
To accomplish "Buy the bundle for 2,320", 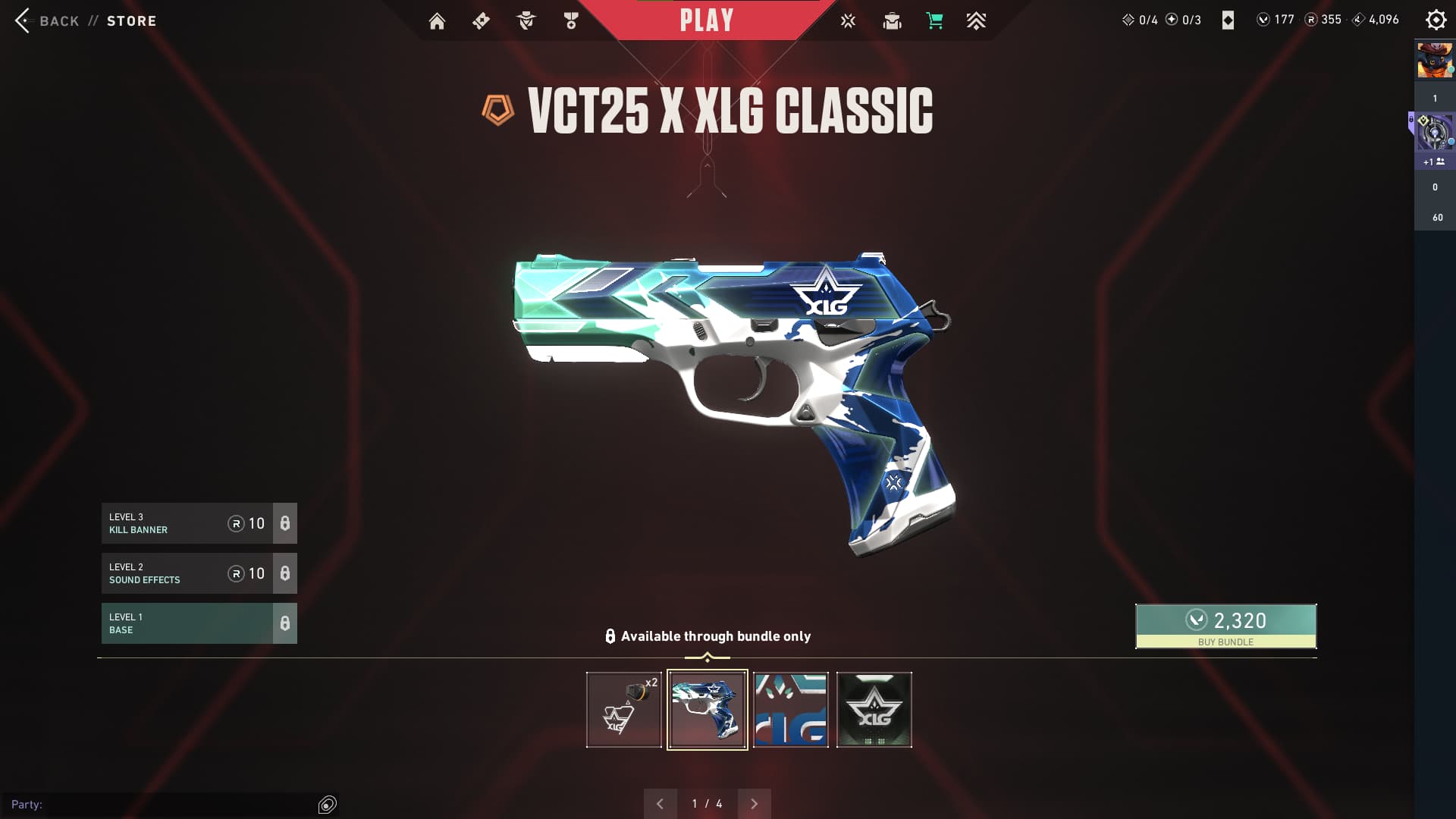I will tap(1225, 626).
